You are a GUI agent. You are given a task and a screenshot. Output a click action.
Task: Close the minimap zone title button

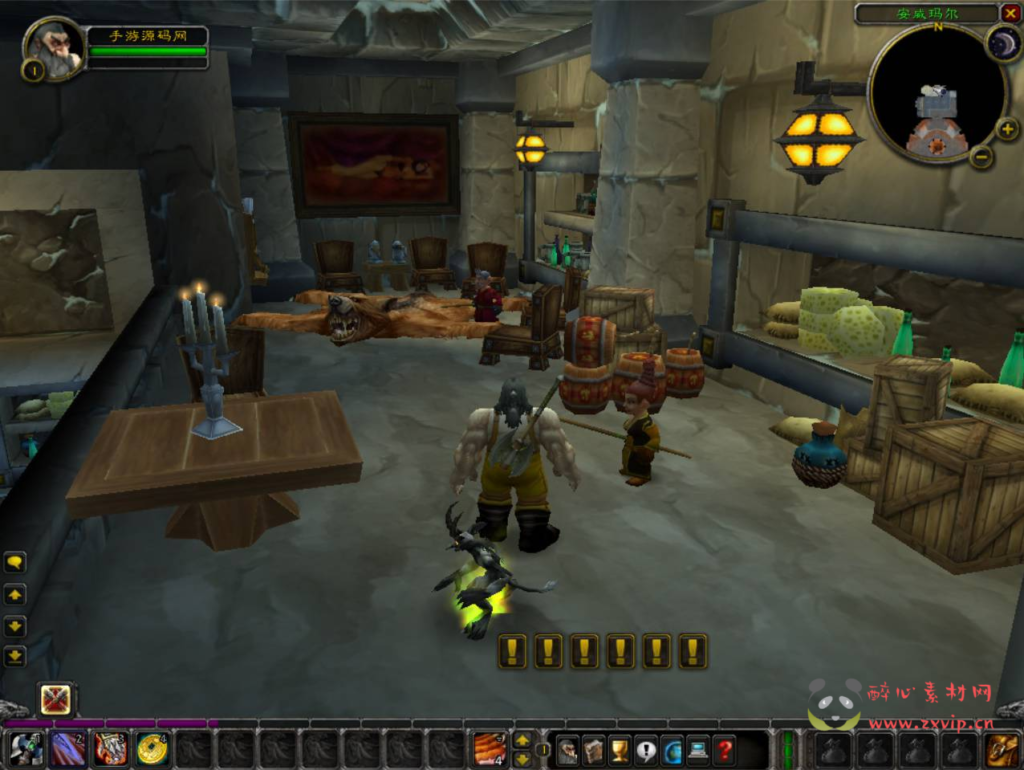coord(1011,13)
